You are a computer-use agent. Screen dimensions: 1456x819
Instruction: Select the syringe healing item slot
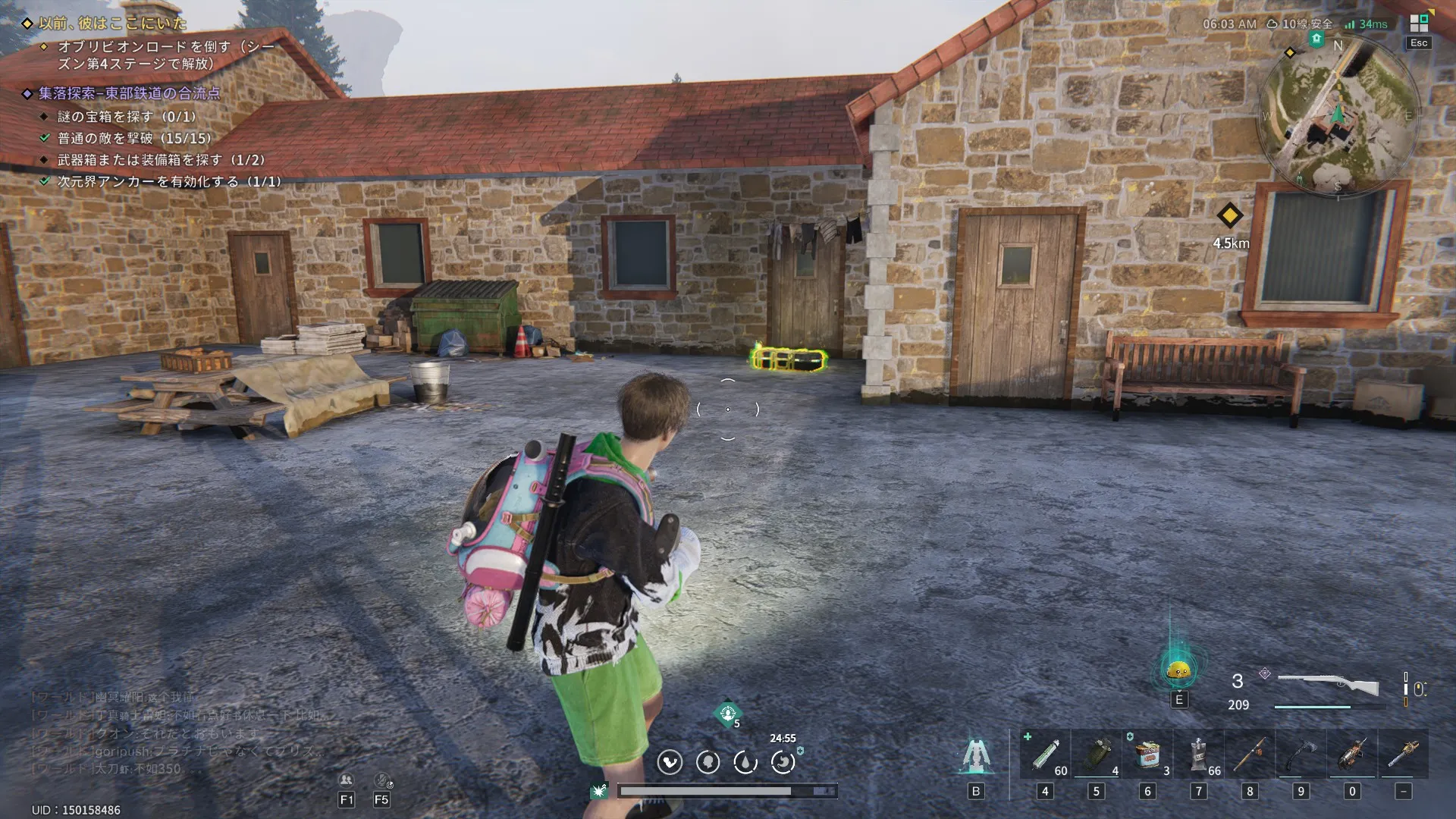1045,755
